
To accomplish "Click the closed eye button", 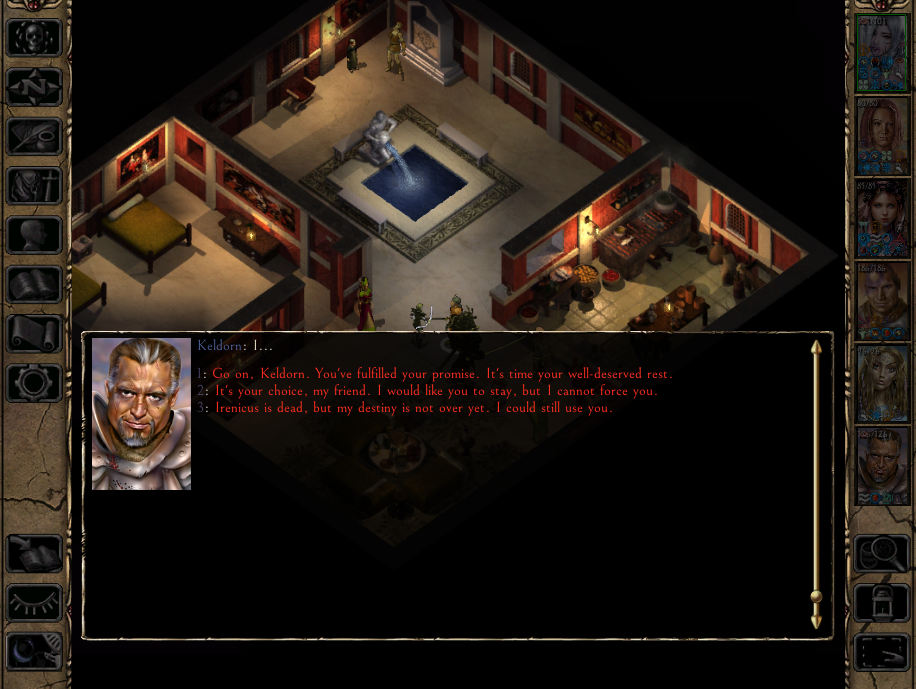I will (x=35, y=602).
